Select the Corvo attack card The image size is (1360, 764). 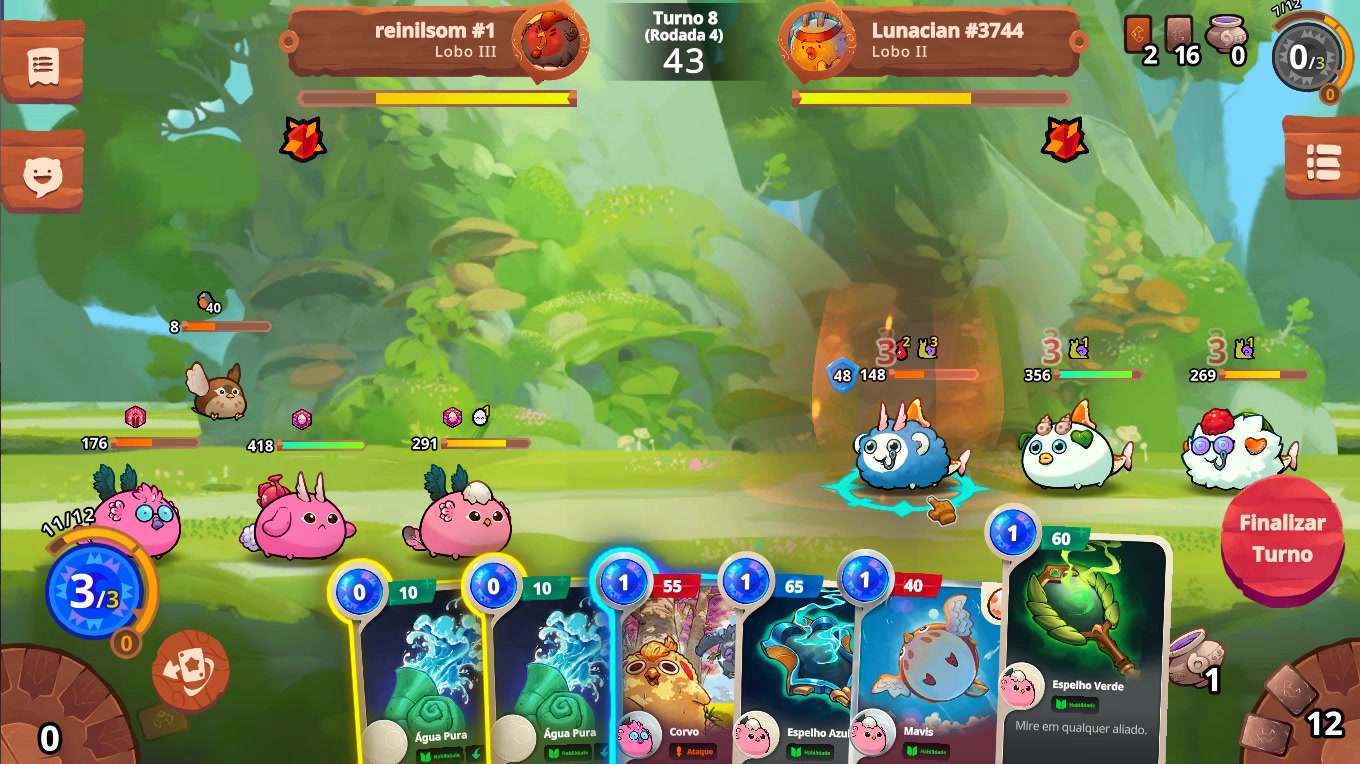click(x=672, y=670)
